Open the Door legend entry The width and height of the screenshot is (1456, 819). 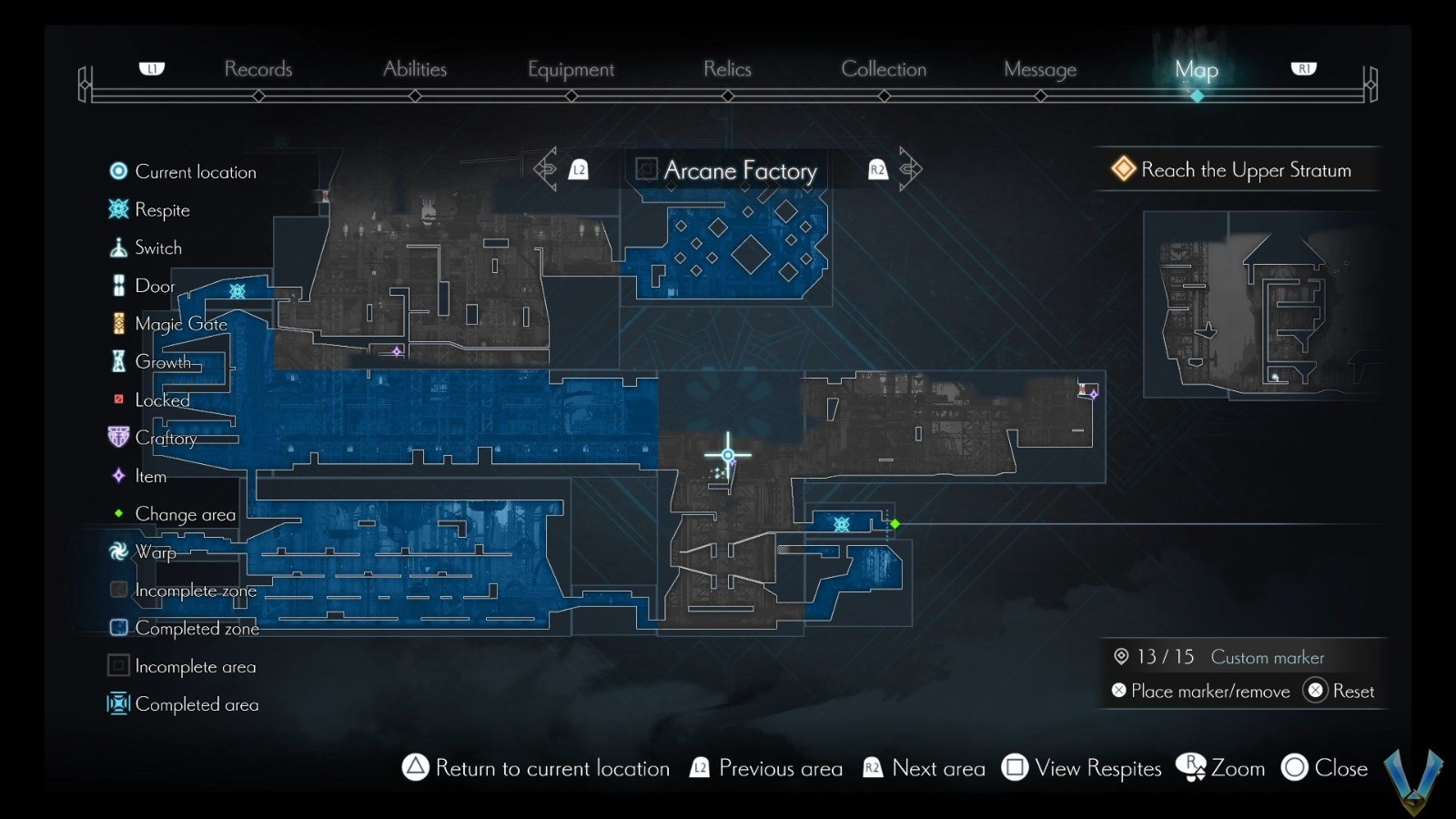(117, 285)
